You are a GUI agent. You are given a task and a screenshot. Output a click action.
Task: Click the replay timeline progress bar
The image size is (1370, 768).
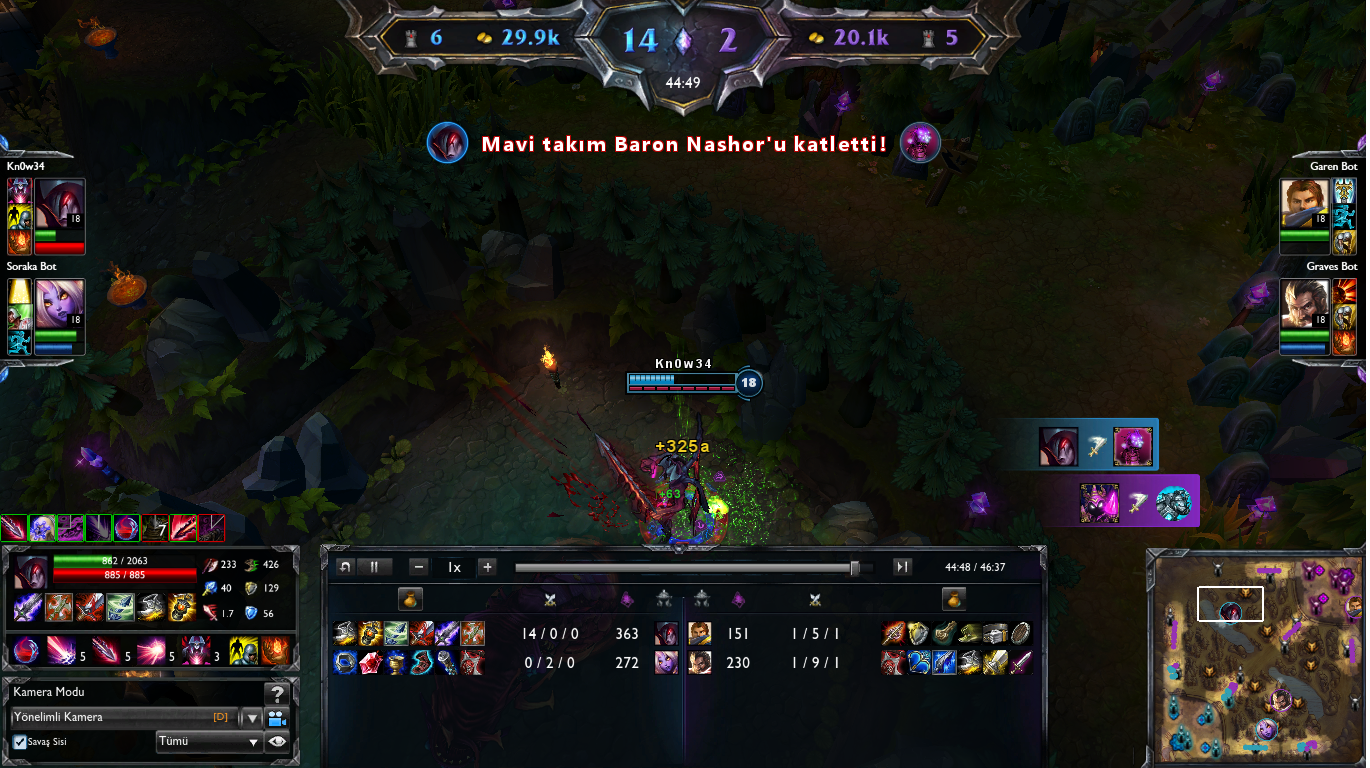pos(690,568)
